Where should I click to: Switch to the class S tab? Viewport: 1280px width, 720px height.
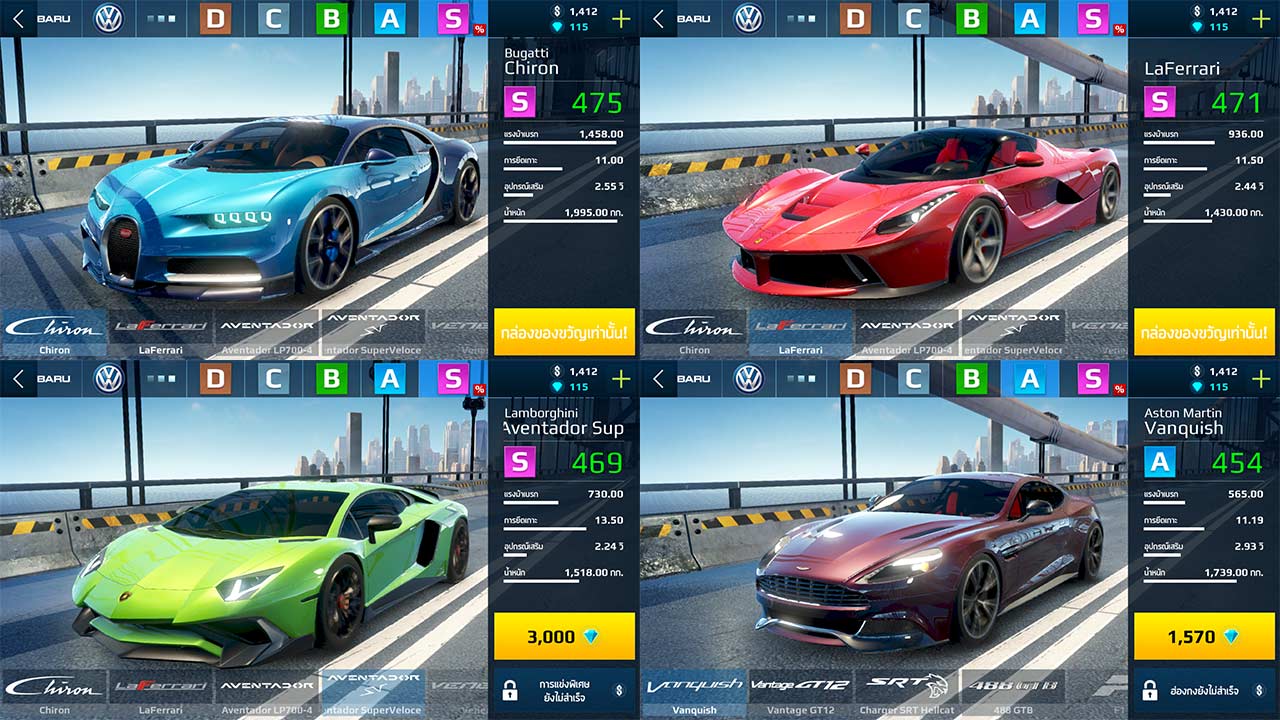tap(452, 18)
